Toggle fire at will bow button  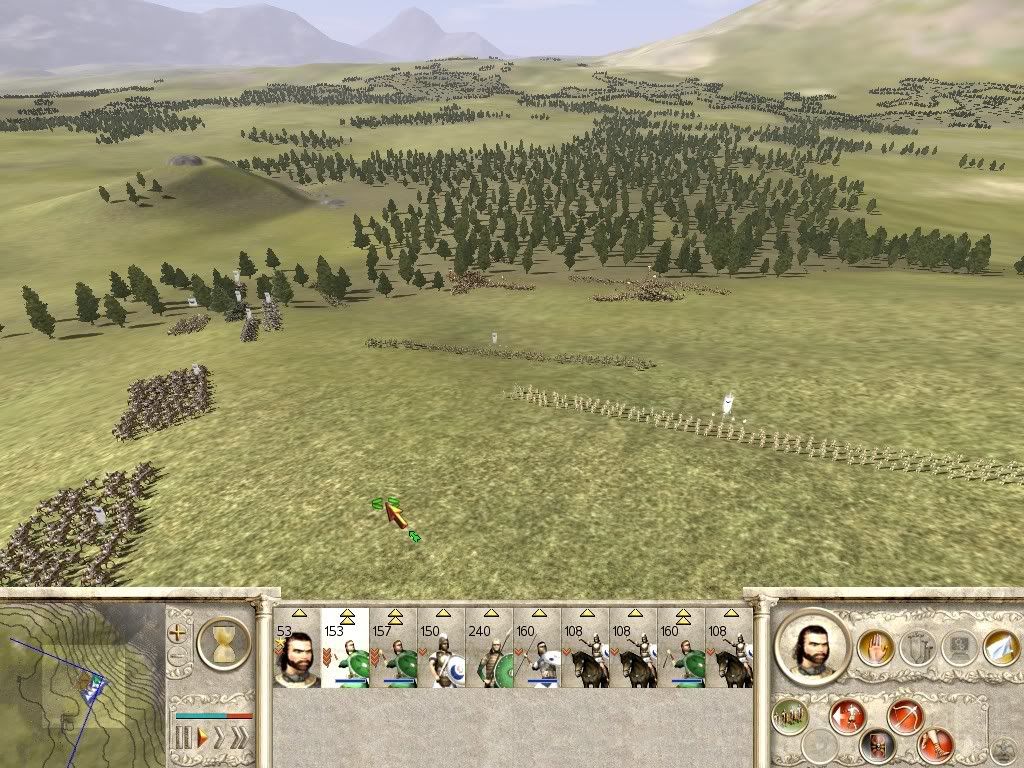(906, 716)
